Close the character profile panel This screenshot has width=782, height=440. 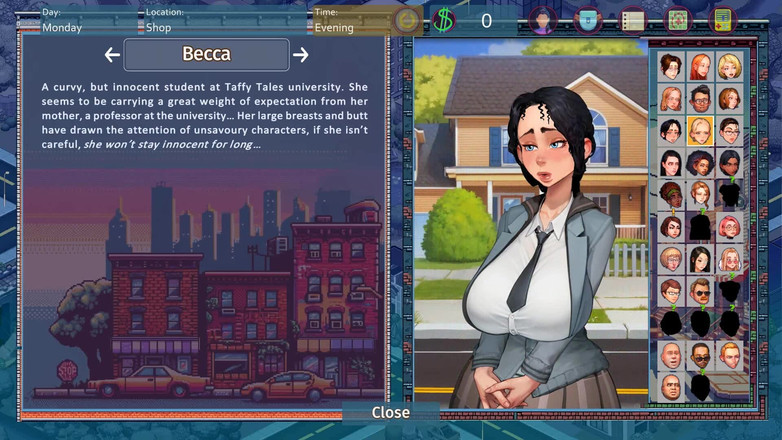click(x=390, y=412)
